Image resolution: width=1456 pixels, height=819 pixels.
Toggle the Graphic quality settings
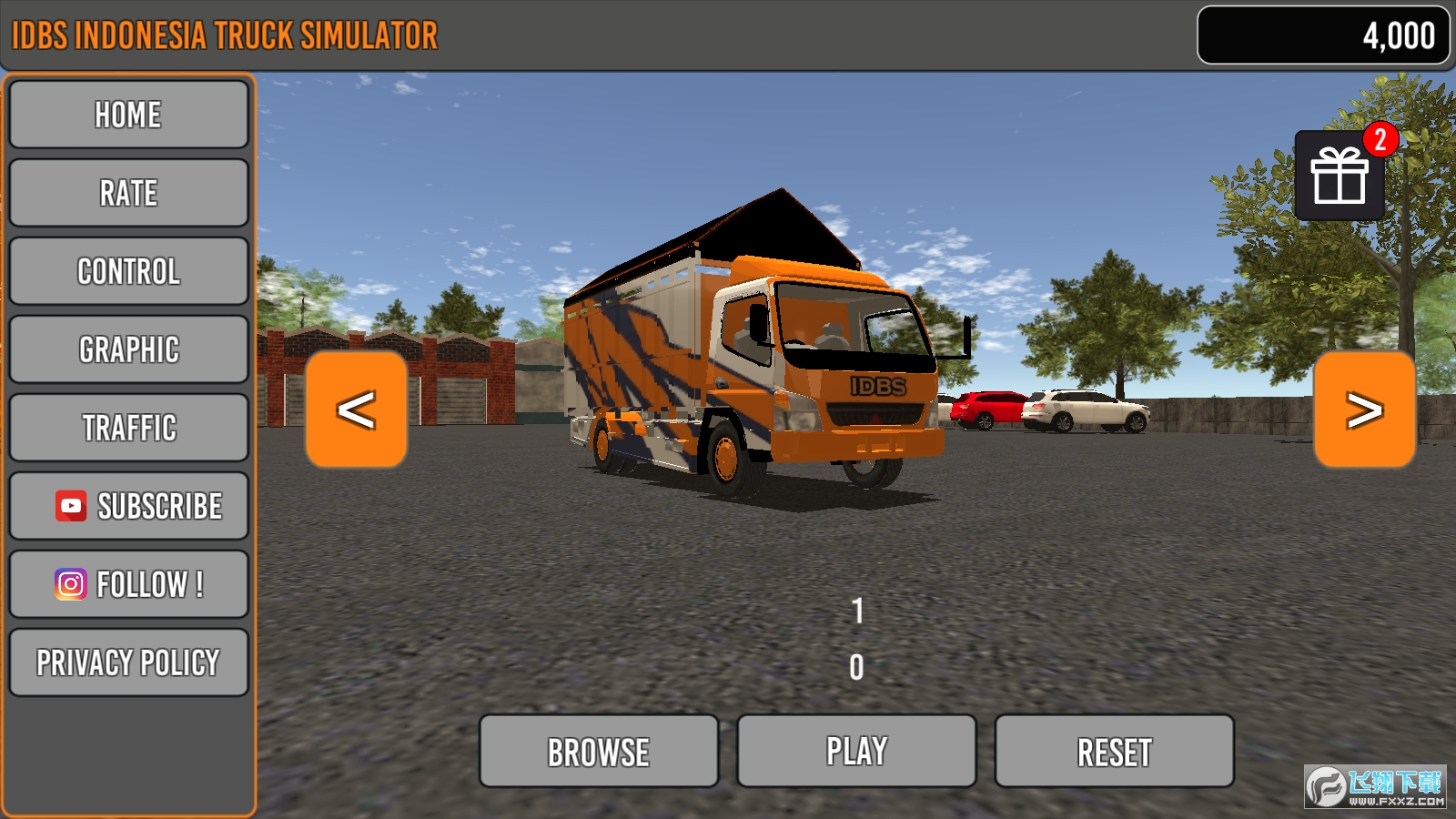click(x=128, y=349)
